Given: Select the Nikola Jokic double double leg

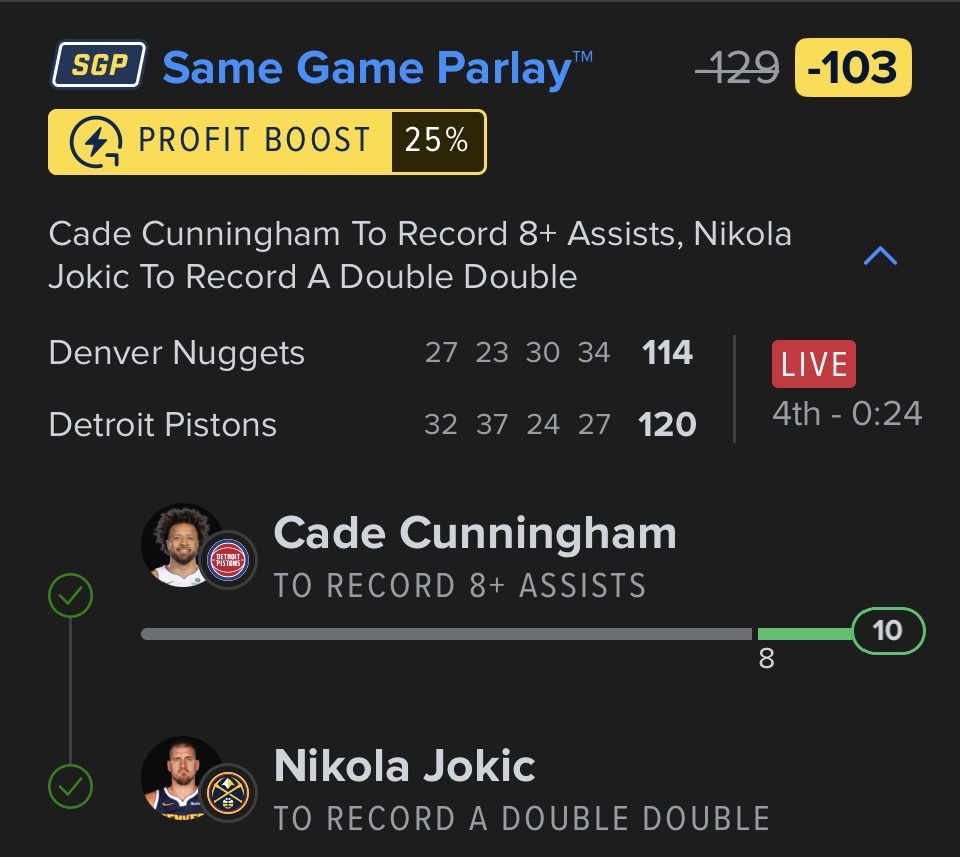Looking at the screenshot, I should pyautogui.click(x=521, y=791).
